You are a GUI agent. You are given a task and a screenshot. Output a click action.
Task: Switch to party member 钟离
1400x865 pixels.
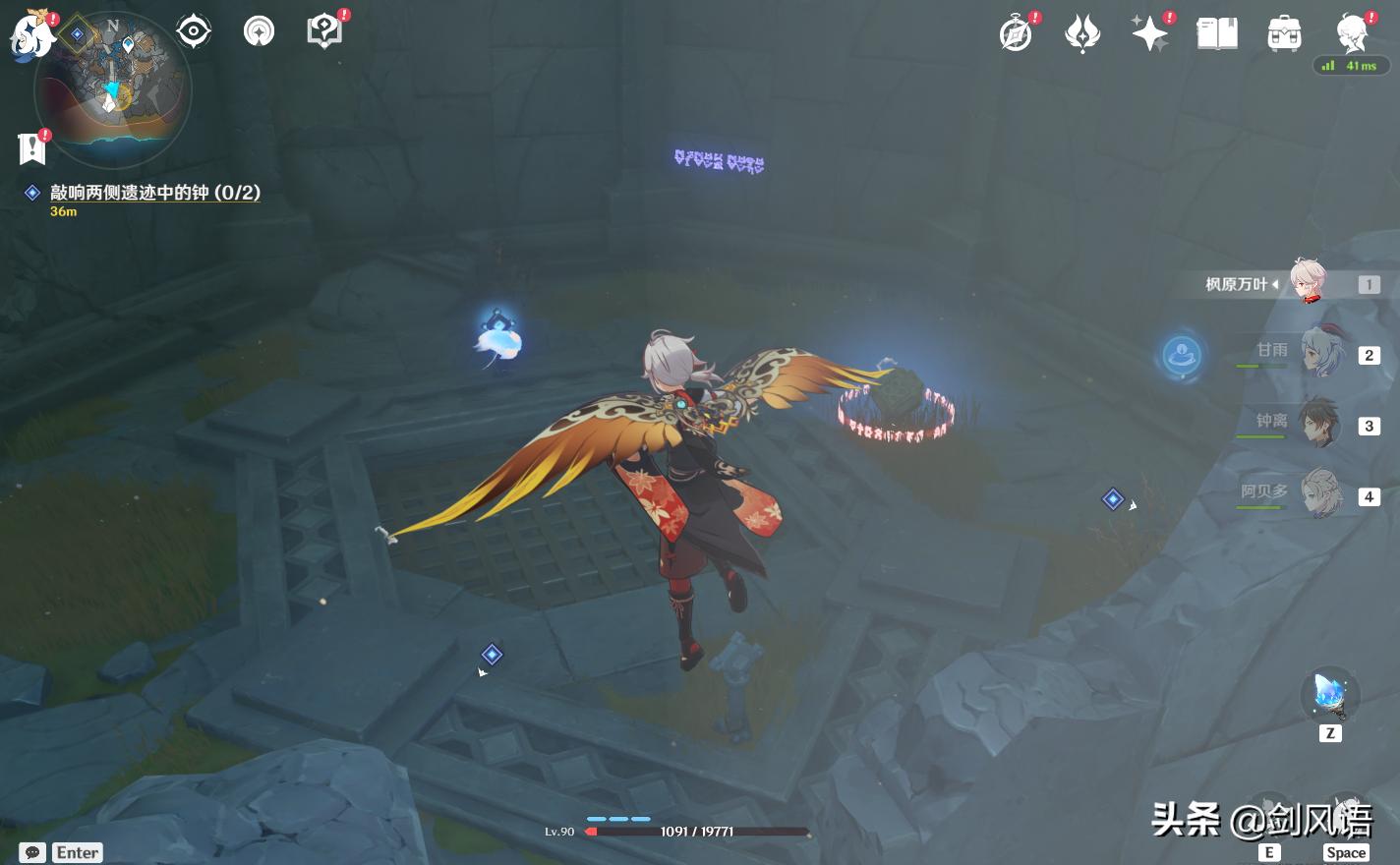1319,424
